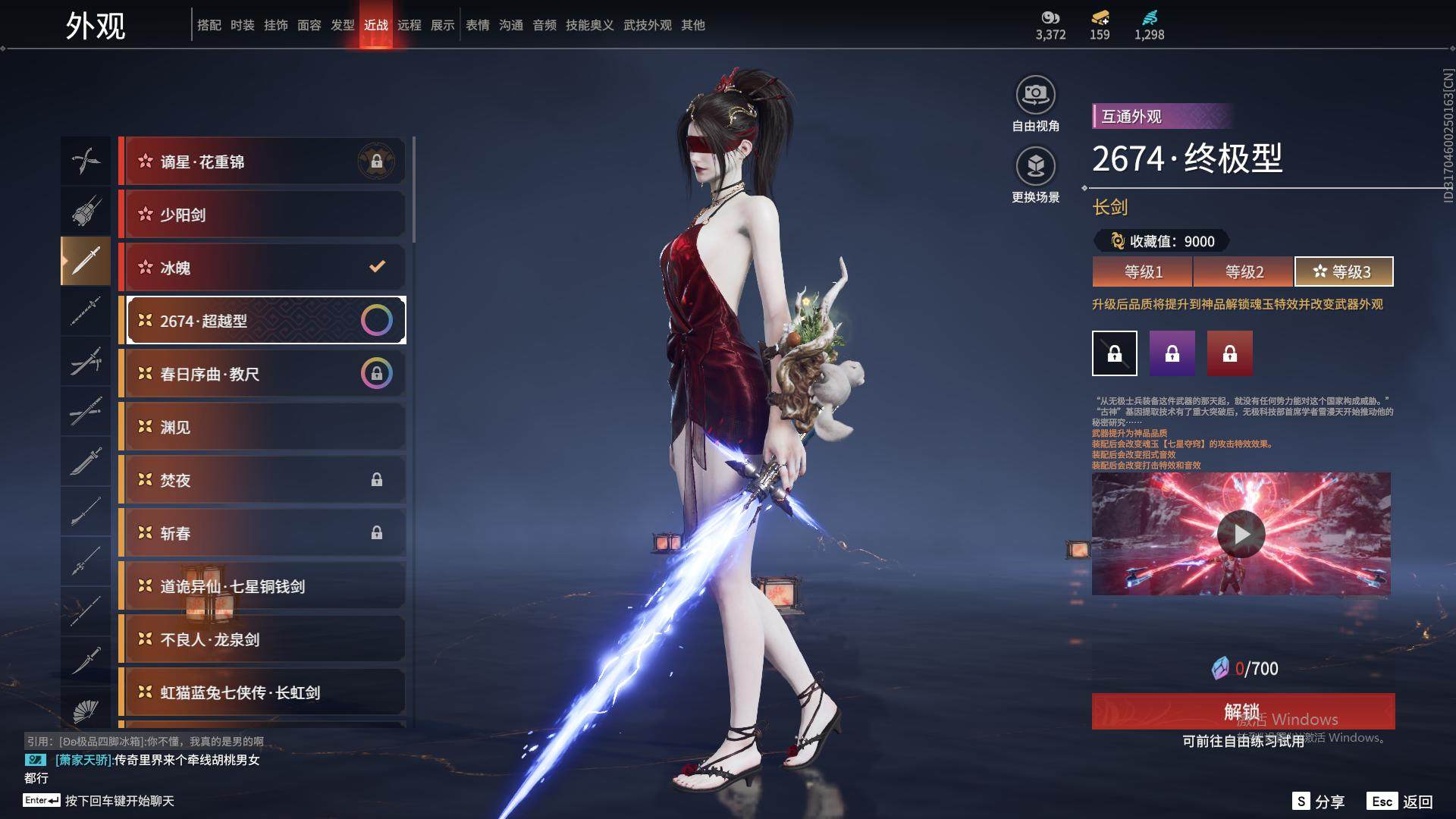Select 少阳剑 from the skin list
The image size is (1456, 819).
click(x=262, y=215)
